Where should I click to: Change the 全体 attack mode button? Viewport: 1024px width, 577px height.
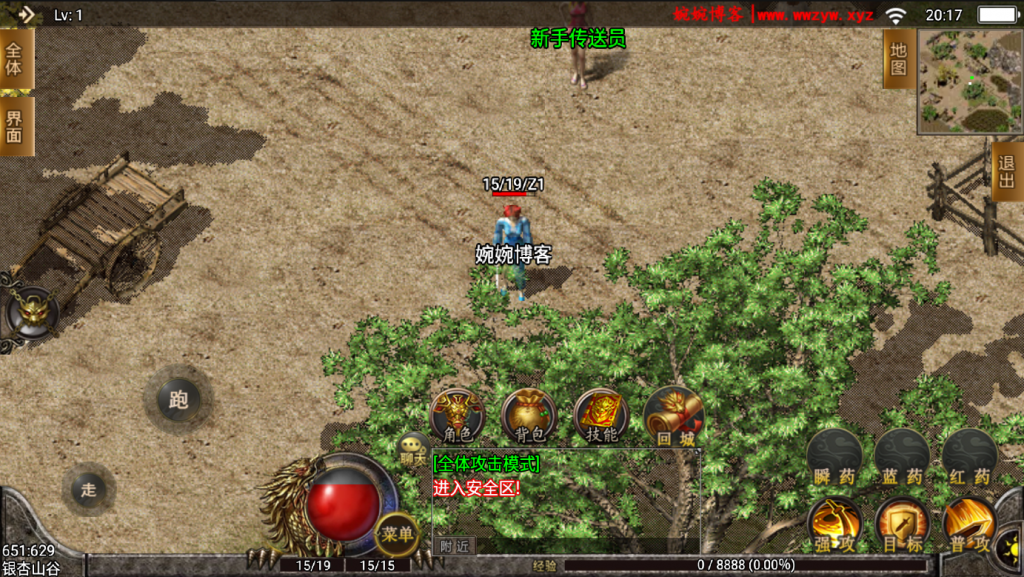click(x=15, y=58)
